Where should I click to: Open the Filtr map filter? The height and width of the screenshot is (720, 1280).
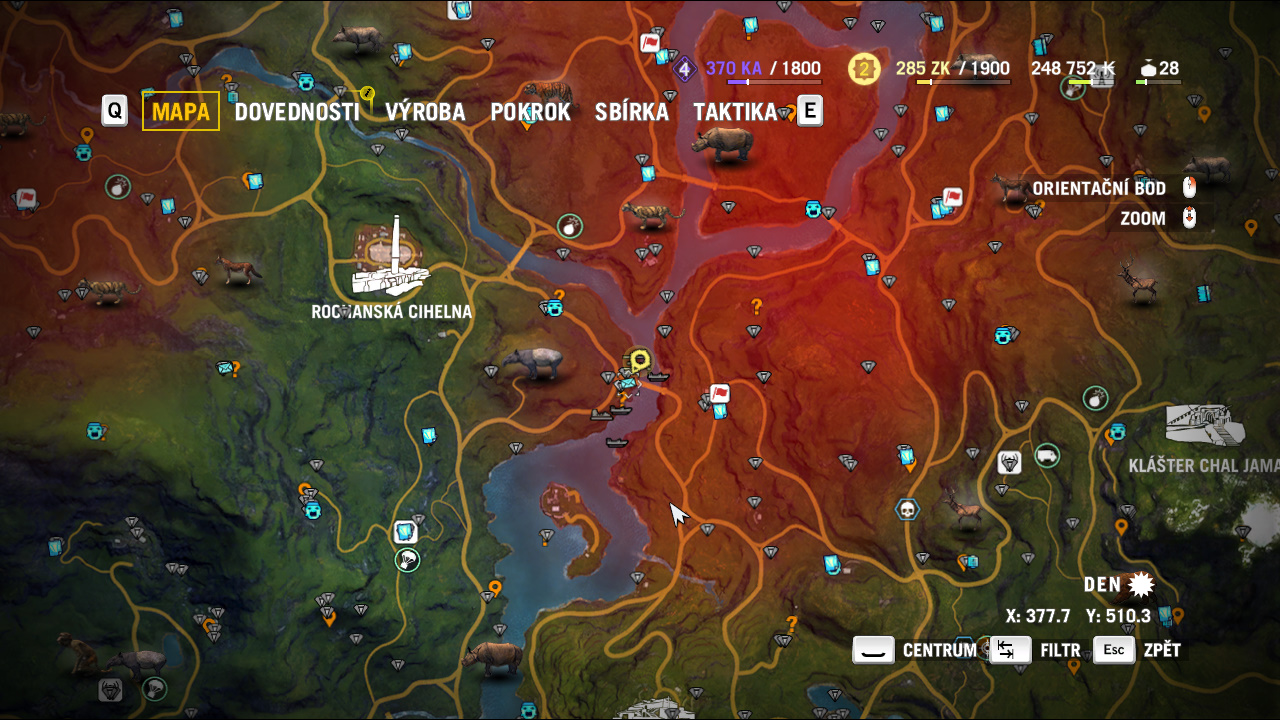pos(1036,650)
